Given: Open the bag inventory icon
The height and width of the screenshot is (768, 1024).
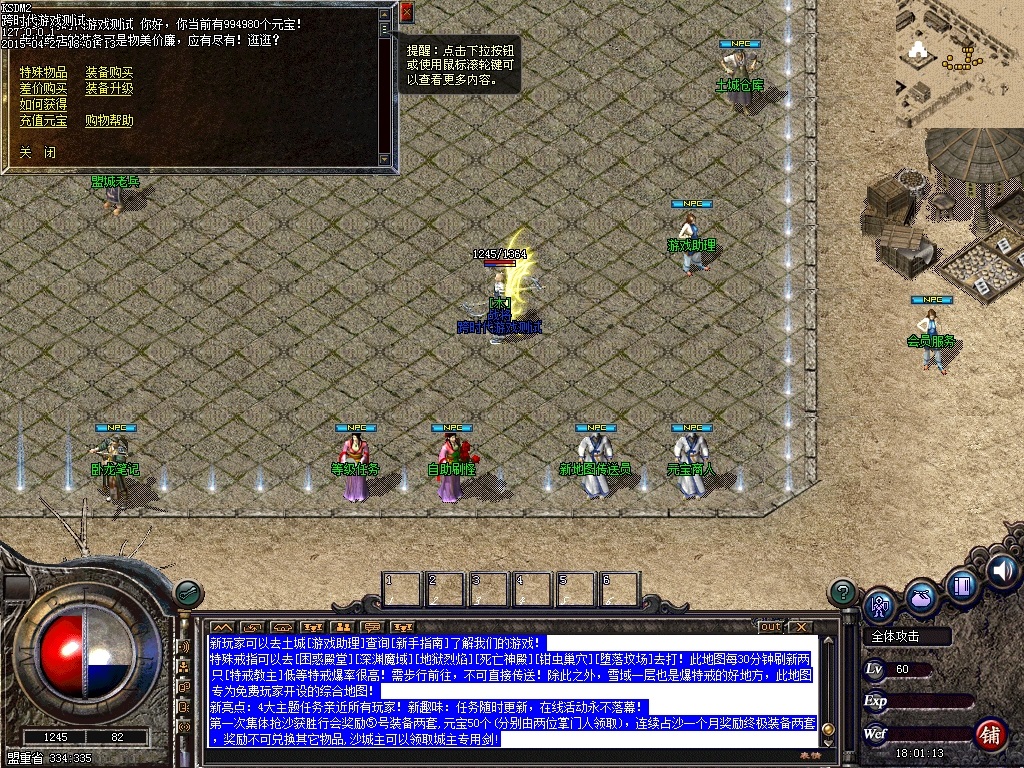Looking at the screenshot, I should (921, 595).
